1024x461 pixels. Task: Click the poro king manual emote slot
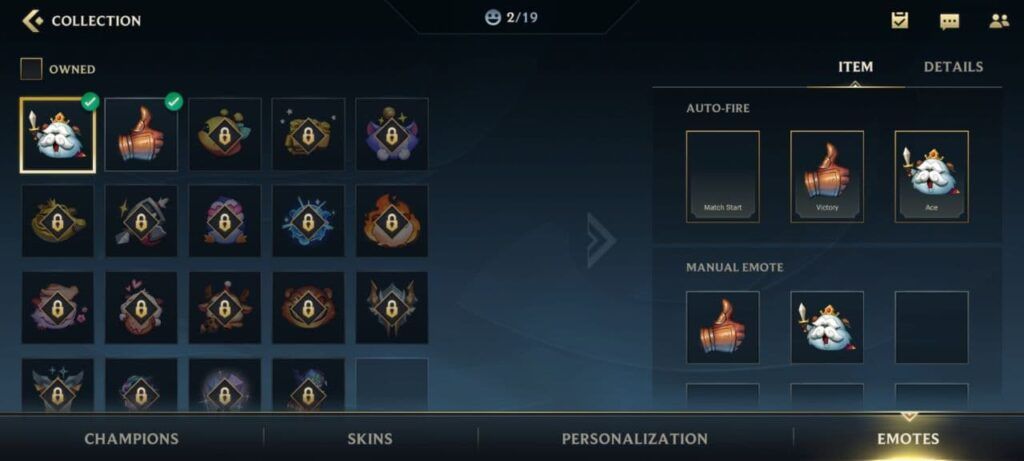point(826,327)
